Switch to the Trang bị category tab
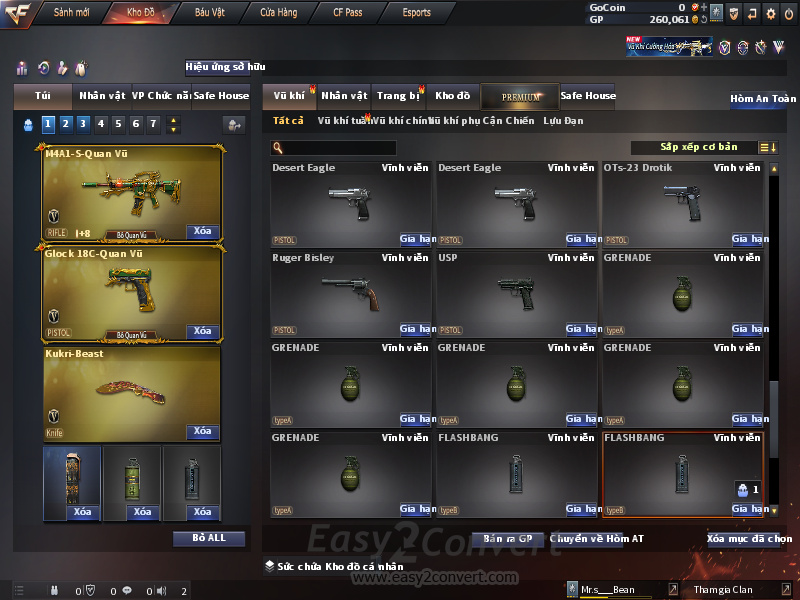 coord(398,96)
